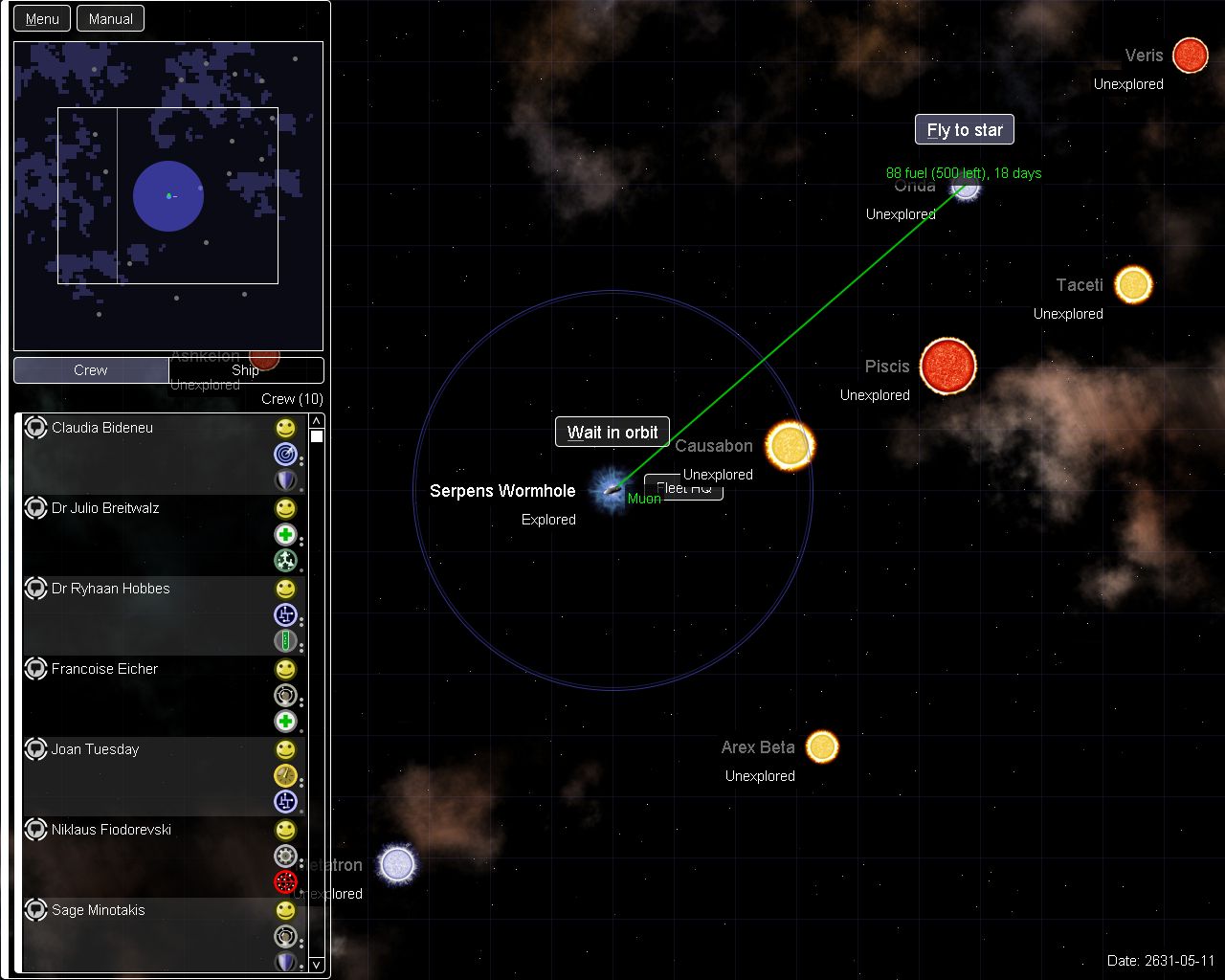The width and height of the screenshot is (1225, 980).
Task: Open the Menu
Action: coord(41,17)
